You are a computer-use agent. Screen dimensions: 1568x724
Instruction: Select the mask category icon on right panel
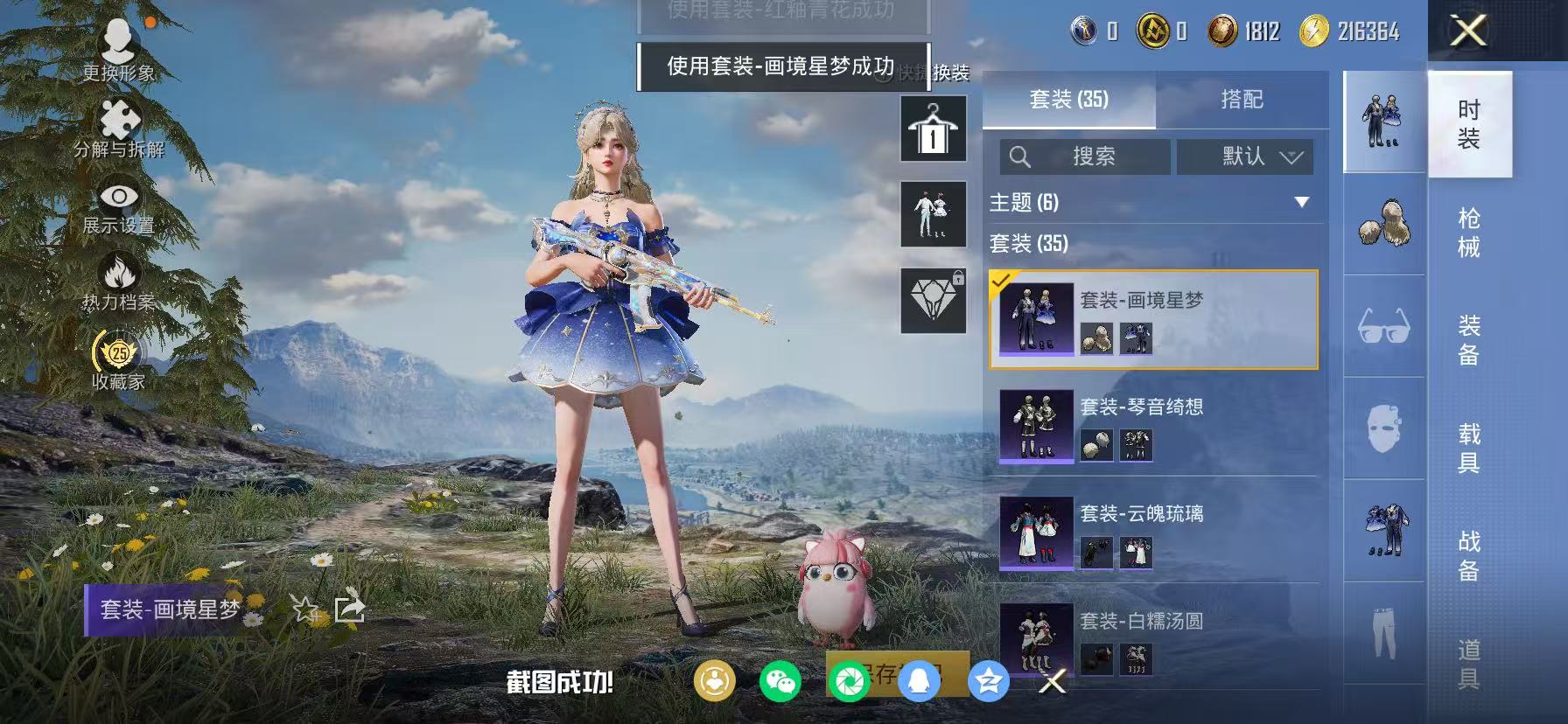coord(1383,428)
